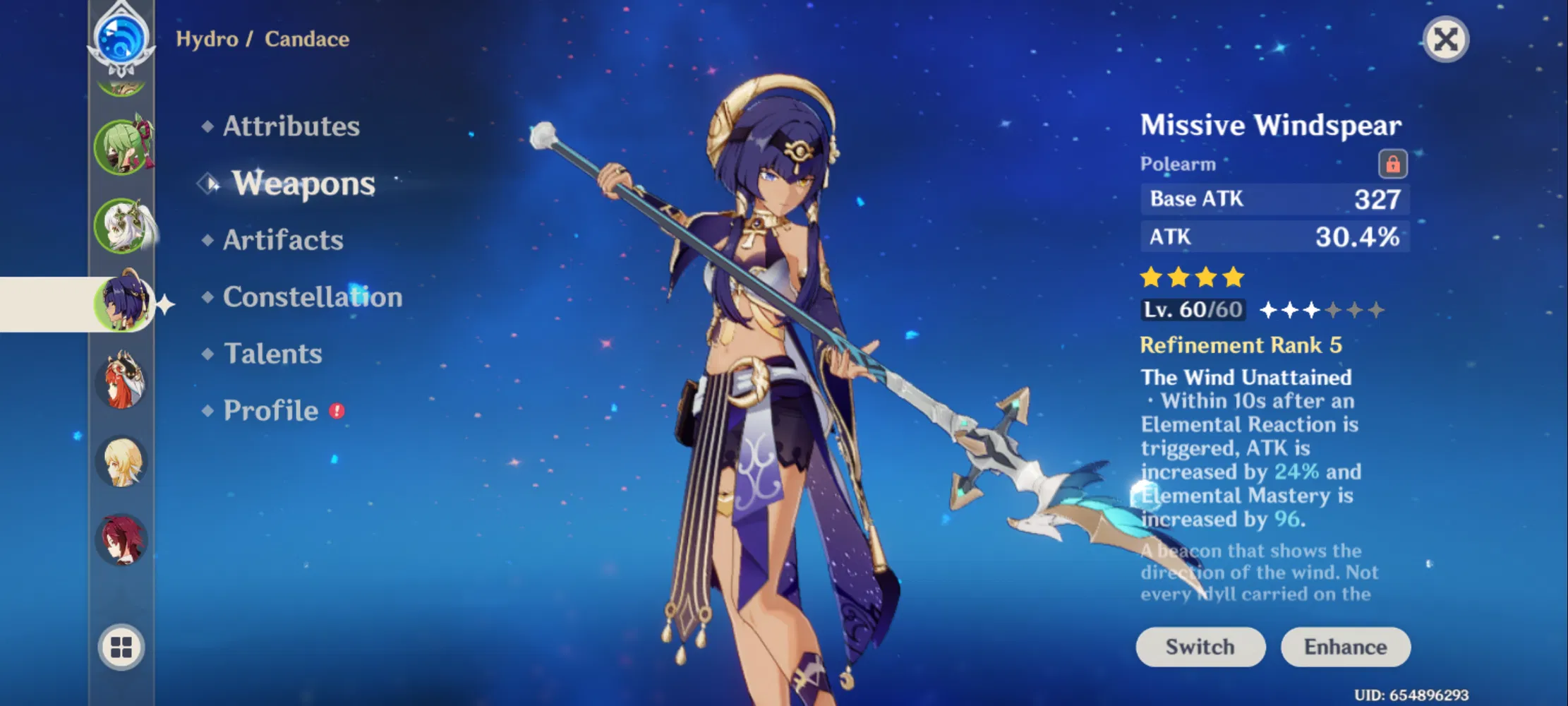The height and width of the screenshot is (706, 1568).
Task: Close the character details screen
Action: (1446, 40)
